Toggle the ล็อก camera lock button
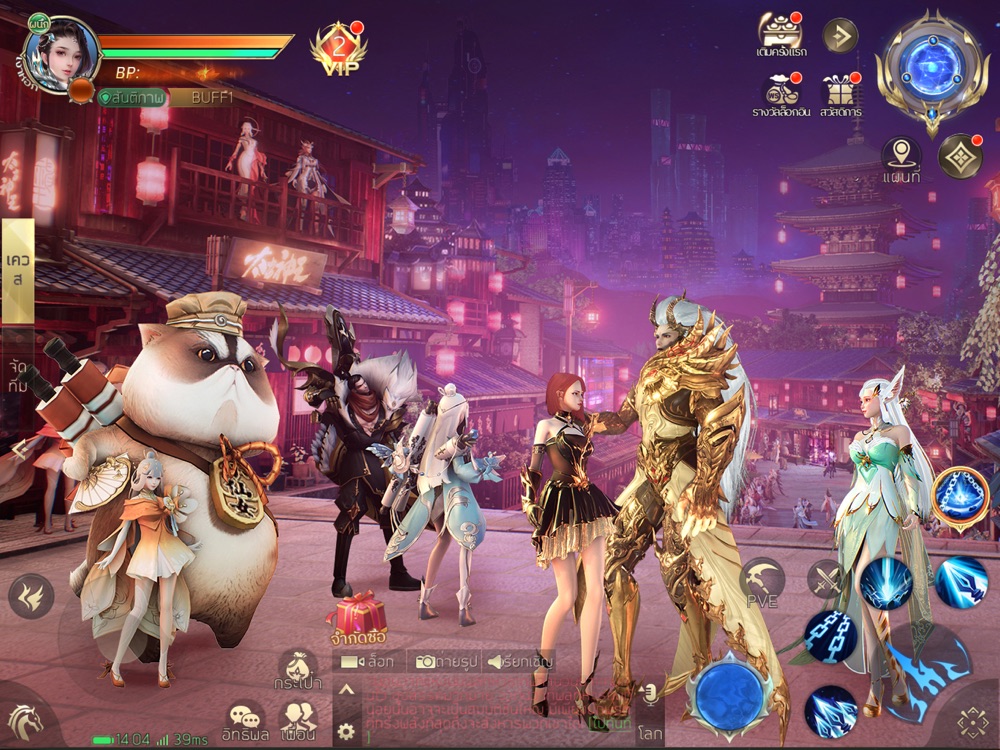 369,661
